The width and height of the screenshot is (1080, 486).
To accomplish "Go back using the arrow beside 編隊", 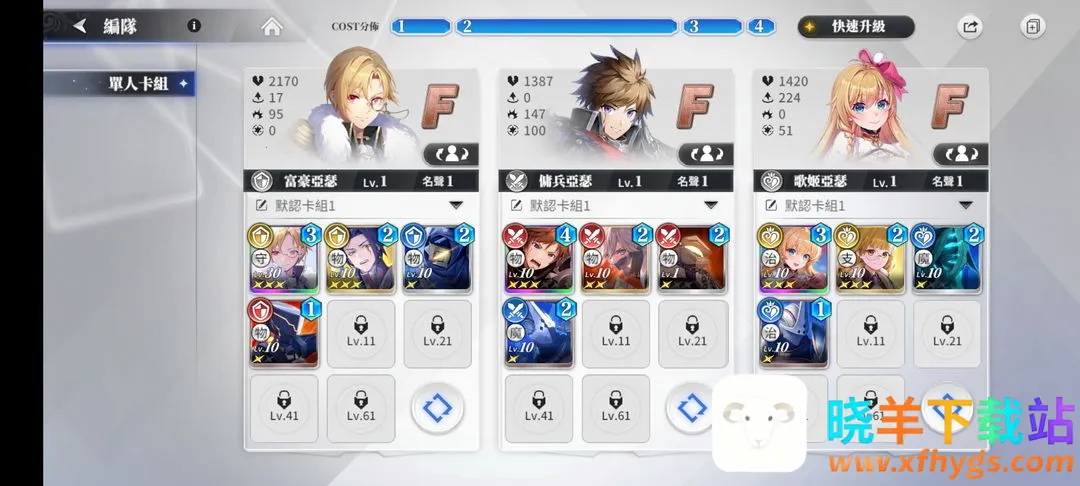I will [80, 27].
